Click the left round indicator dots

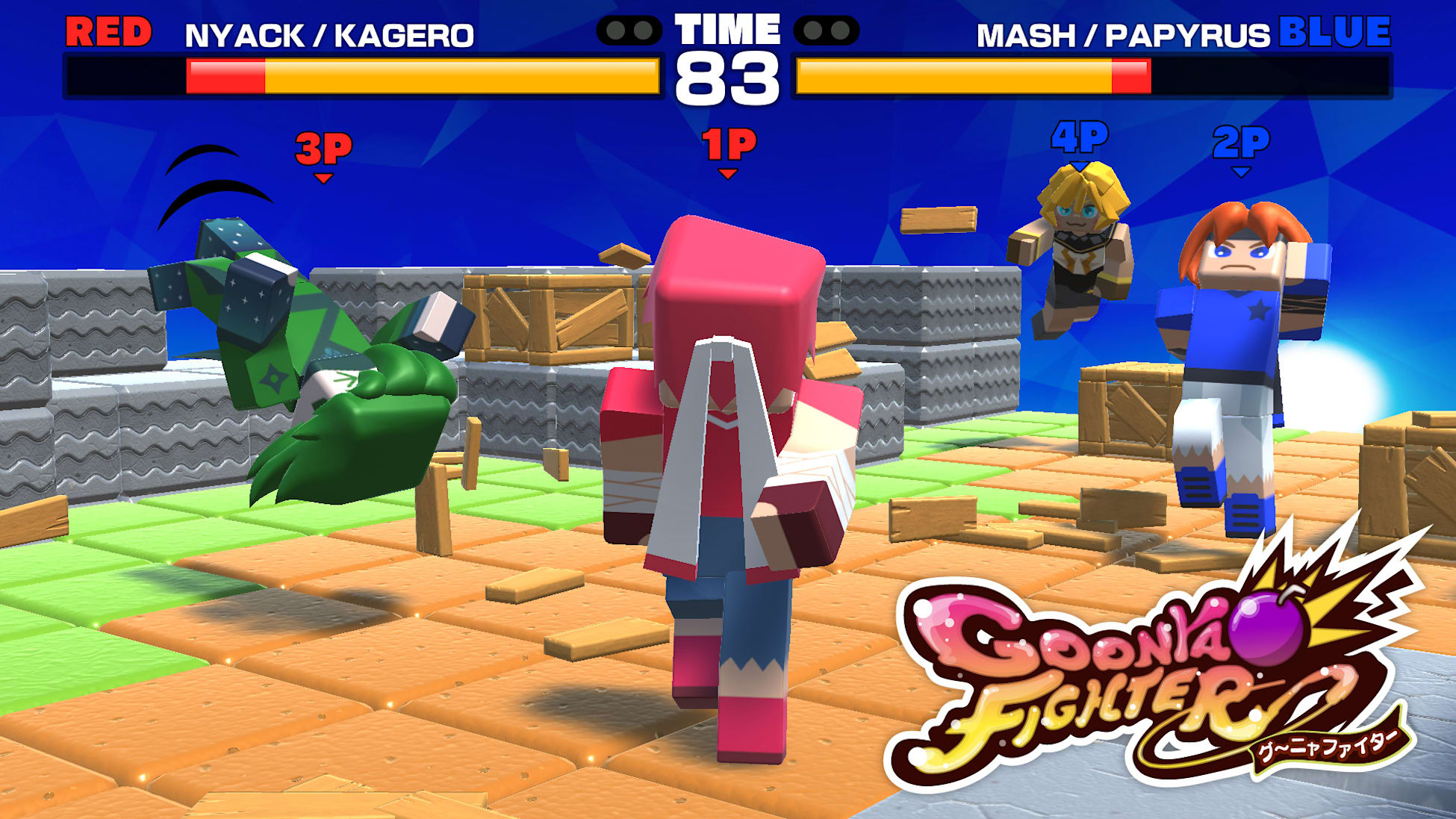click(x=629, y=30)
